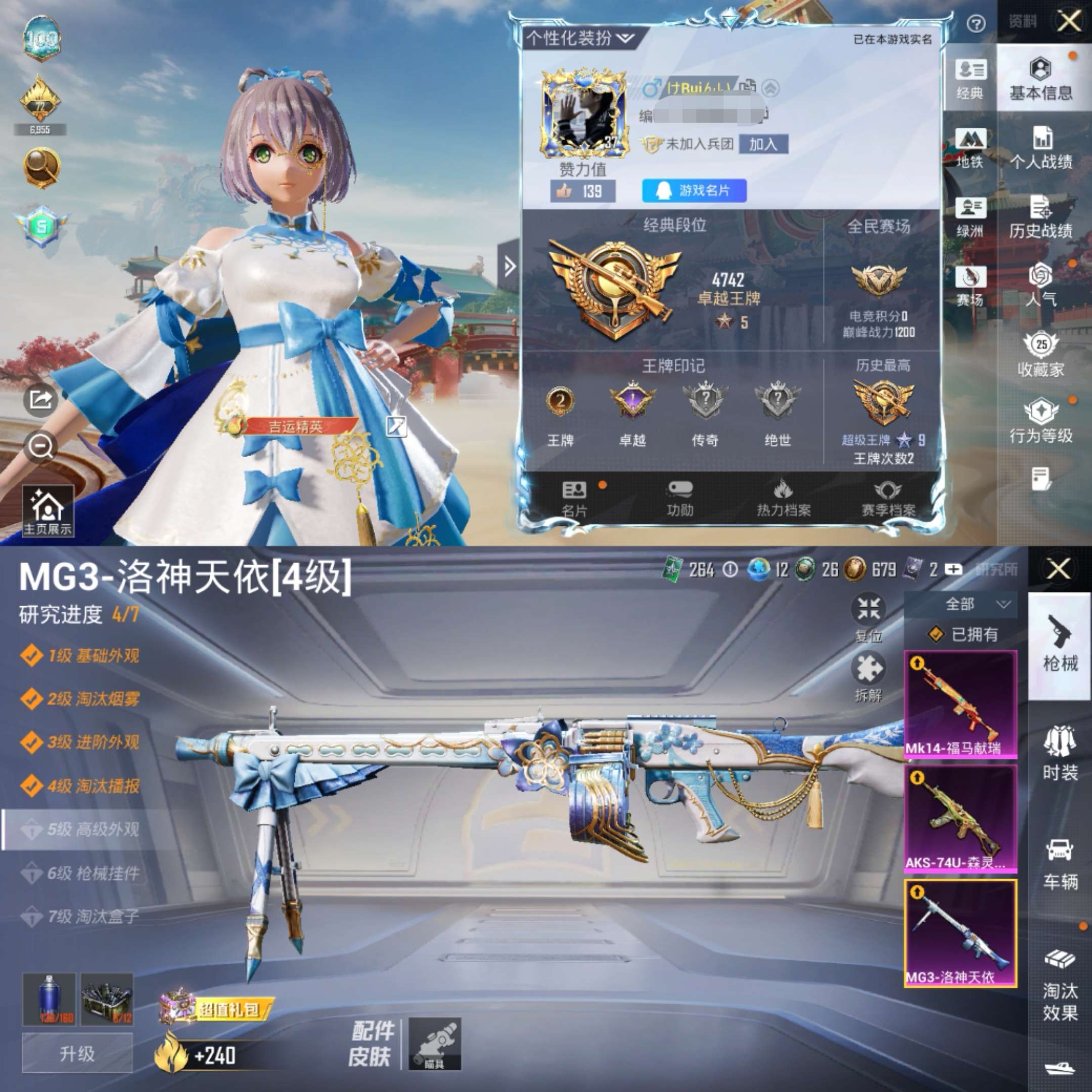The width and height of the screenshot is (1092, 1092).
Task: Open the 热力档案 section
Action: tap(784, 498)
